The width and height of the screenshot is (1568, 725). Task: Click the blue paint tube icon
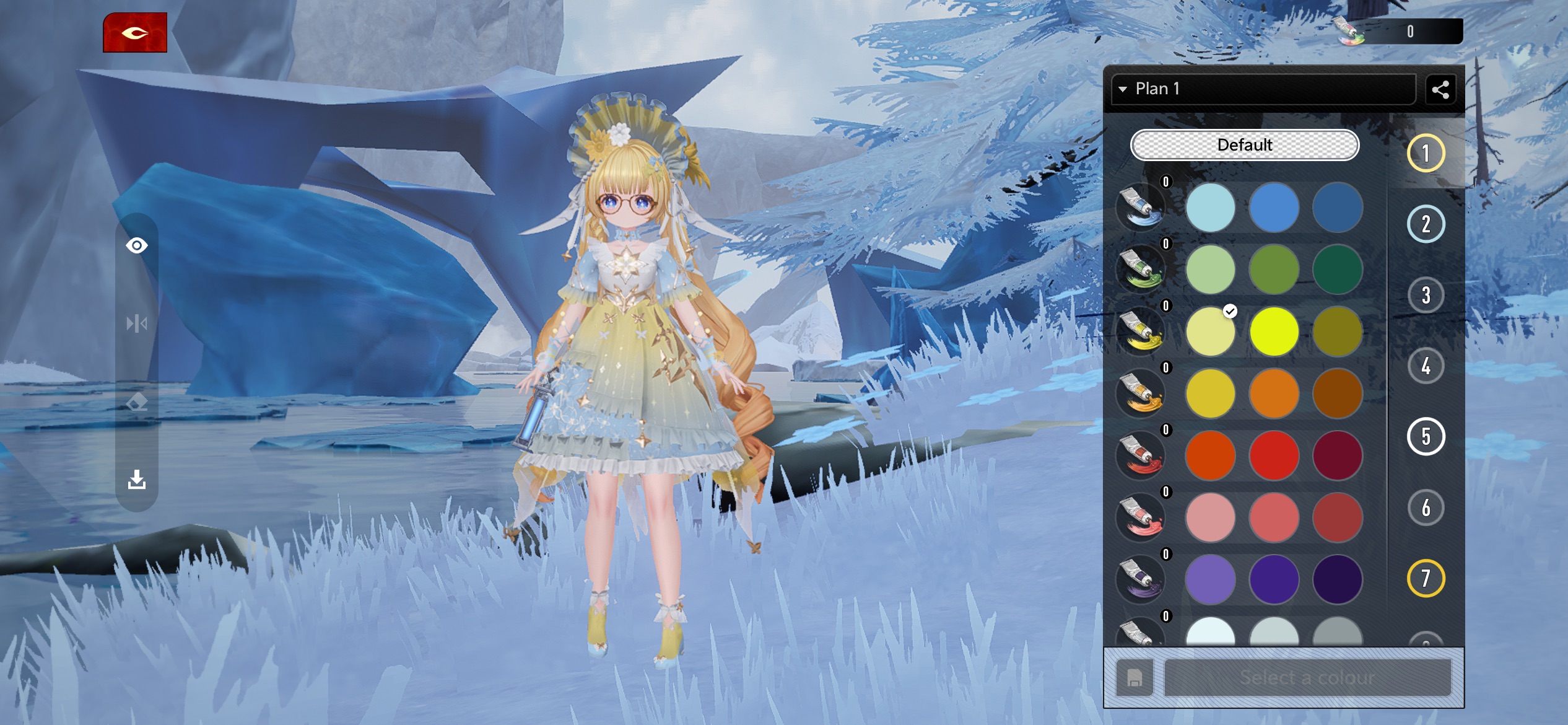point(1141,208)
